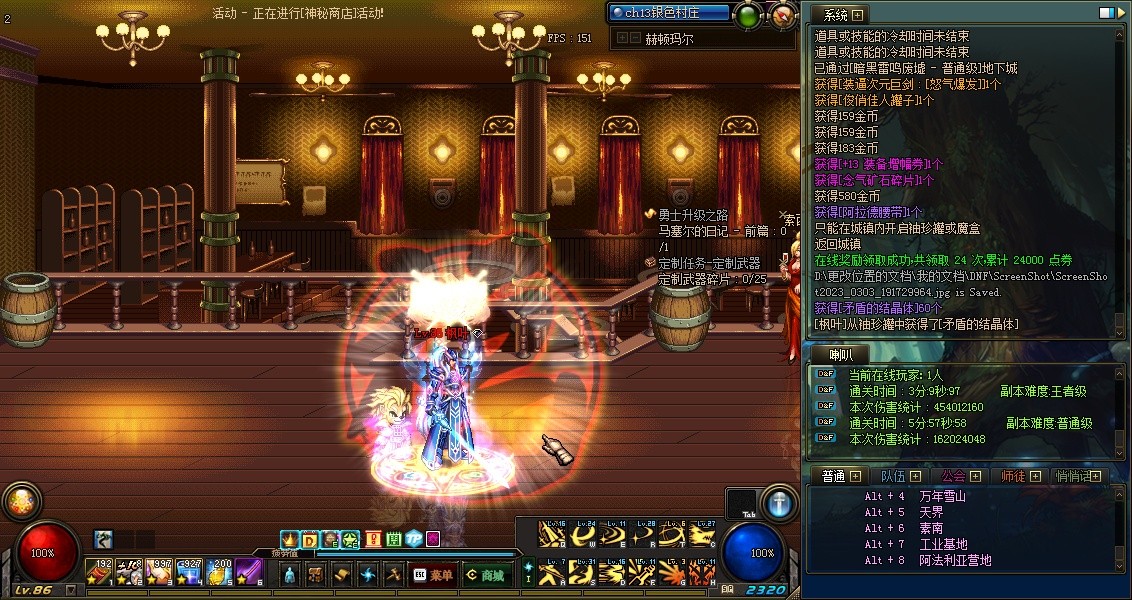The height and width of the screenshot is (600, 1132).
Task: Select the 定制任务-定制武器 quest tracker entry
Action: [708, 263]
